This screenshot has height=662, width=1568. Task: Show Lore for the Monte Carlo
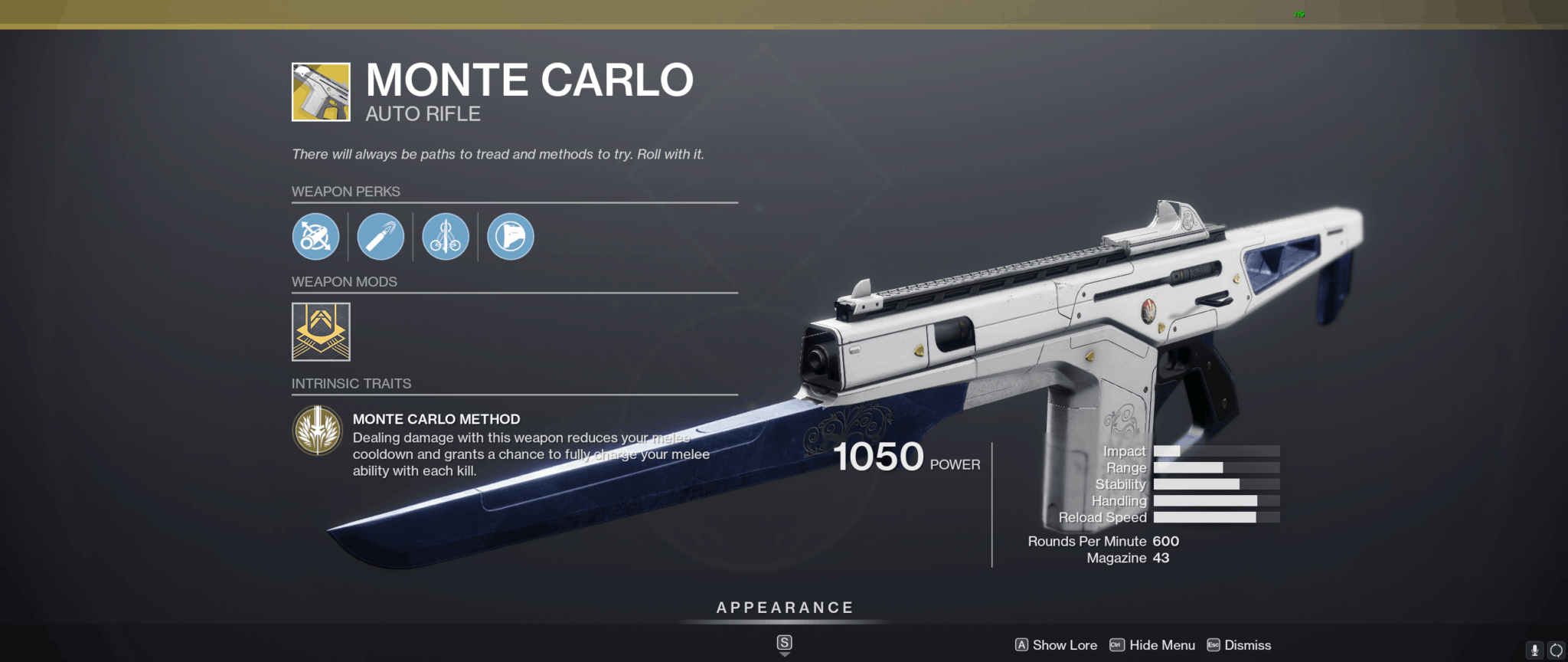(x=1064, y=645)
